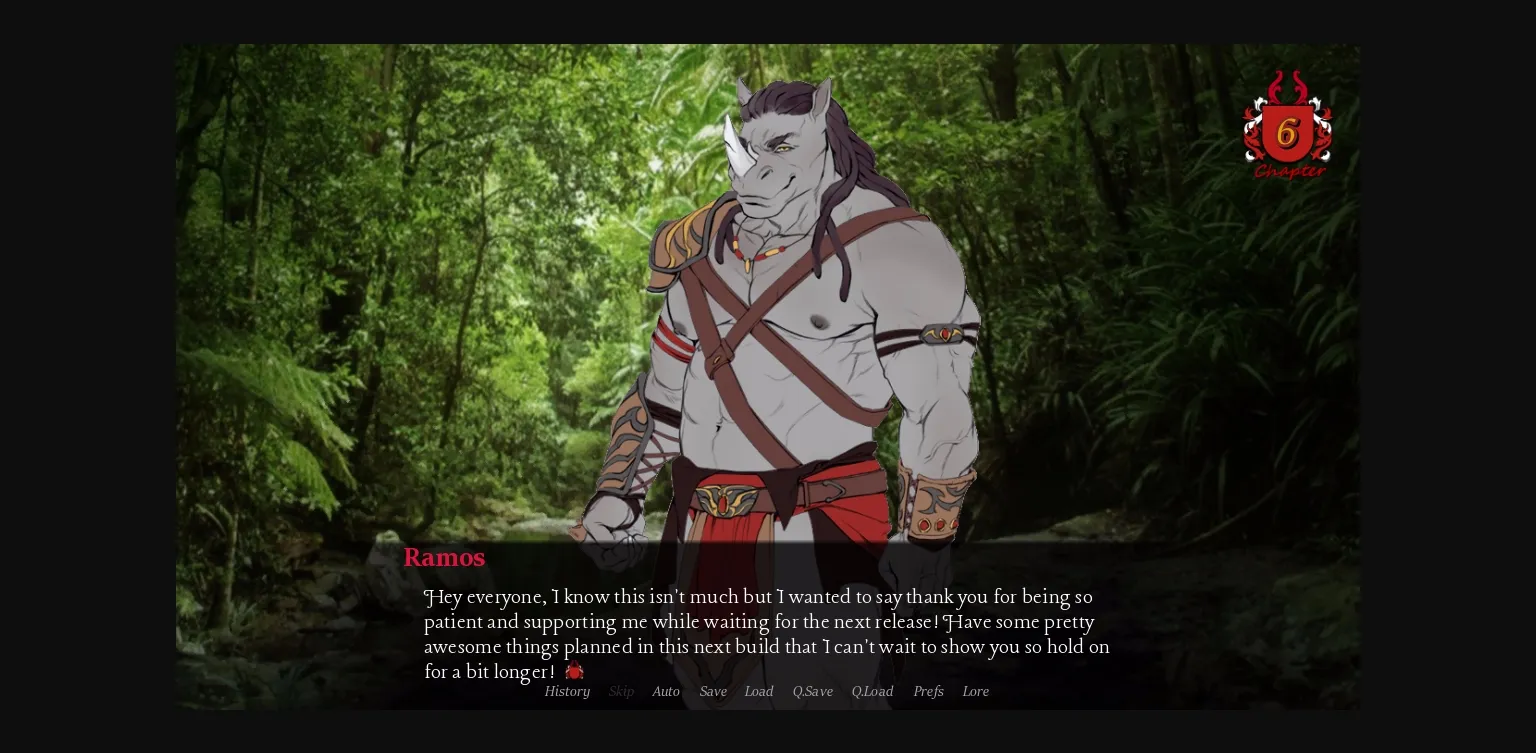Perform a quick load with Q.Load
The image size is (1536, 753).
[872, 691]
